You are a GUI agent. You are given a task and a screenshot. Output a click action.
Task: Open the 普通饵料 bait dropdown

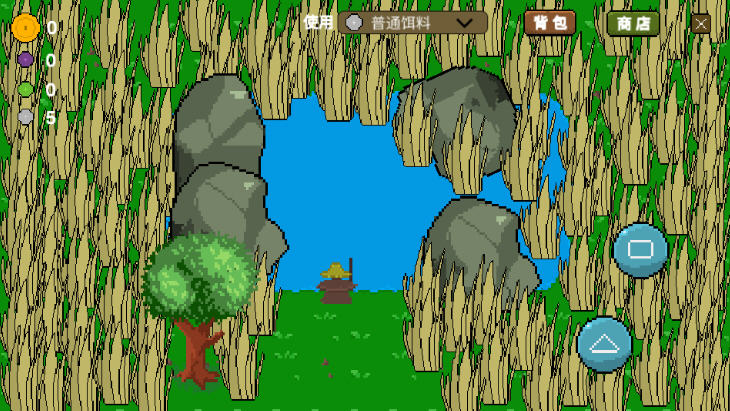coord(412,22)
